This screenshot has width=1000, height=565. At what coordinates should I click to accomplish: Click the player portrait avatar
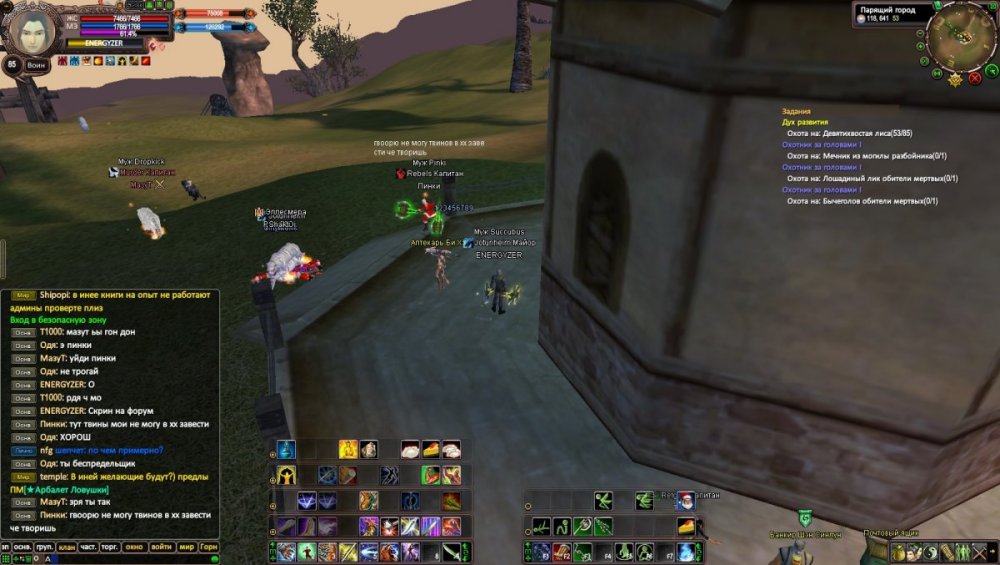(x=32, y=30)
